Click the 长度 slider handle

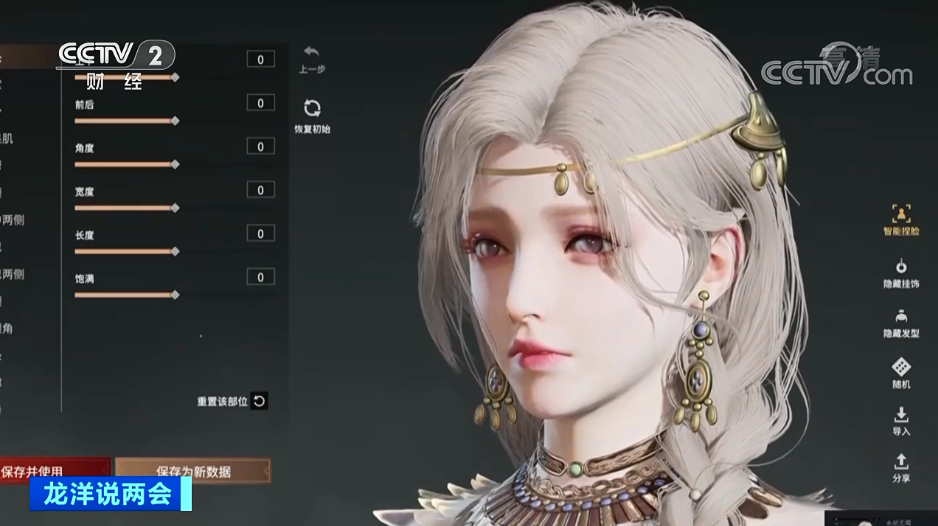tap(175, 251)
